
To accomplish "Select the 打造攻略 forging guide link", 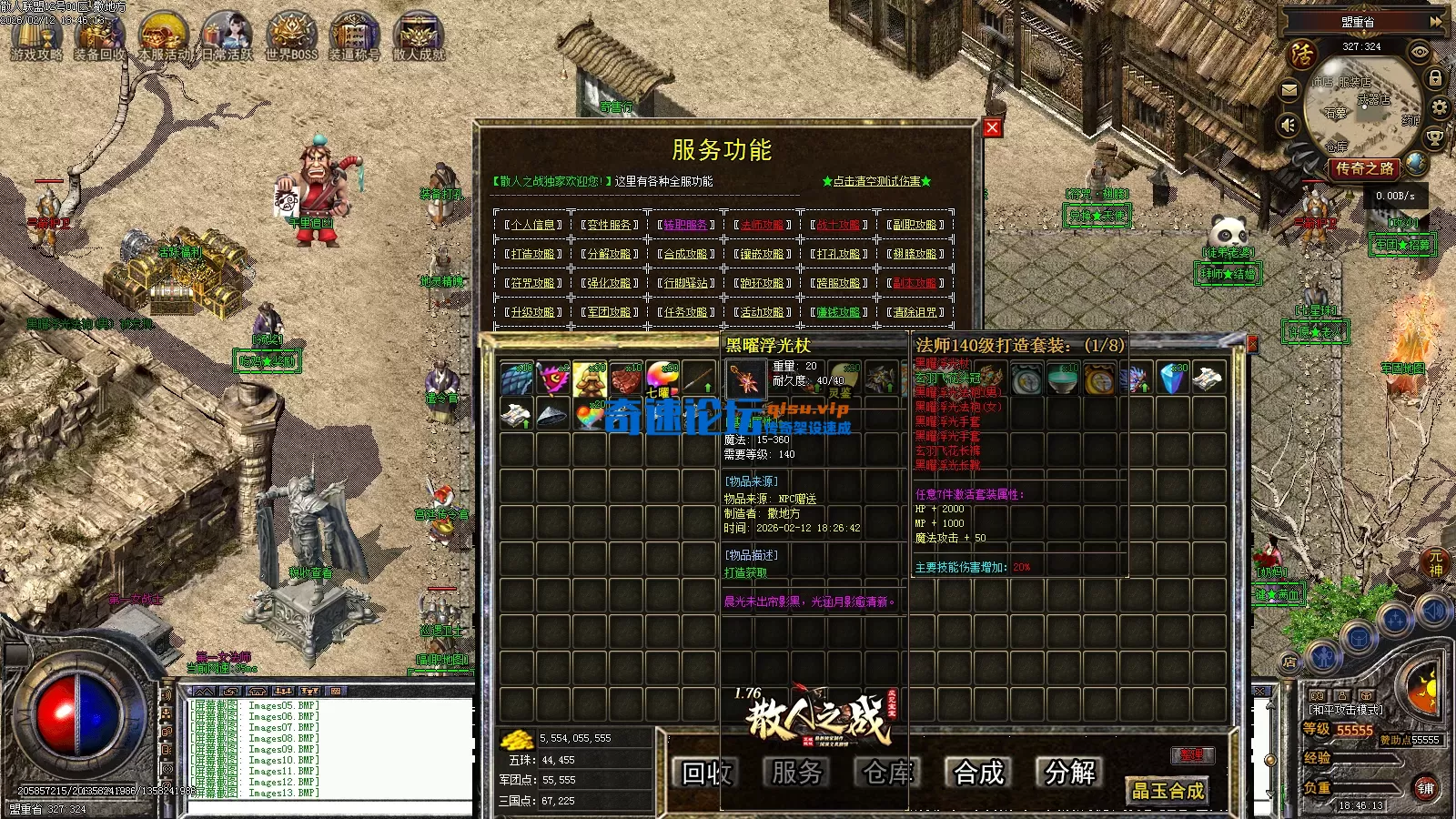I will point(533,254).
